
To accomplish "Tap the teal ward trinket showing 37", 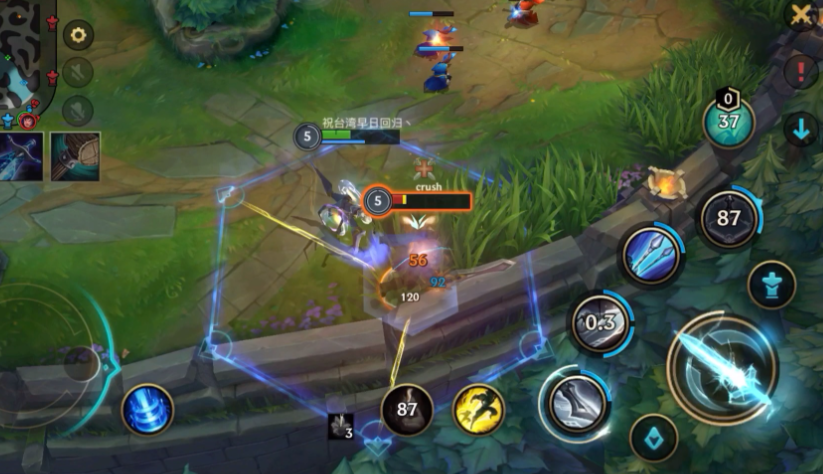I will pyautogui.click(x=728, y=122).
